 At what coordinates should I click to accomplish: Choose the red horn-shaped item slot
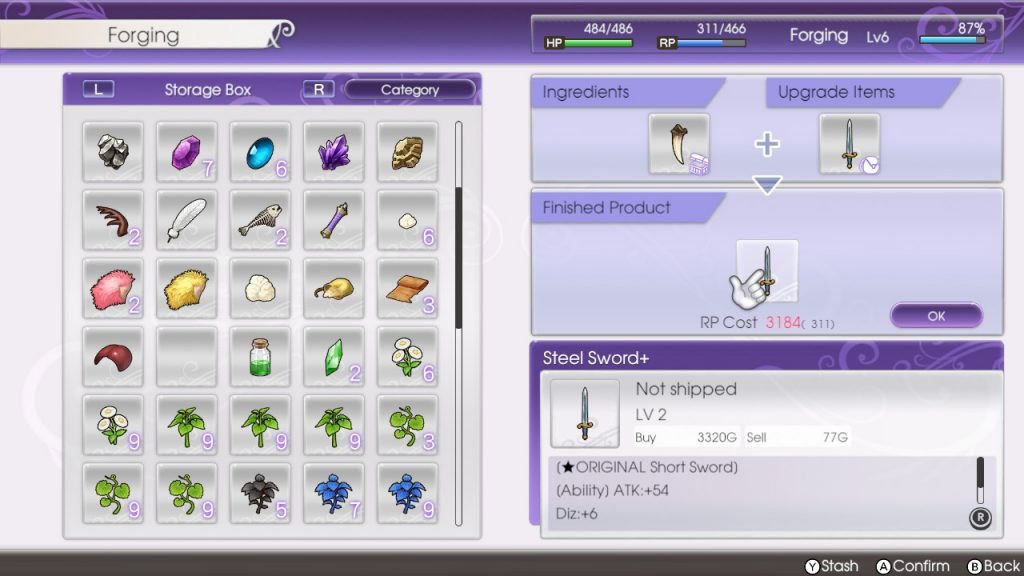click(x=112, y=356)
